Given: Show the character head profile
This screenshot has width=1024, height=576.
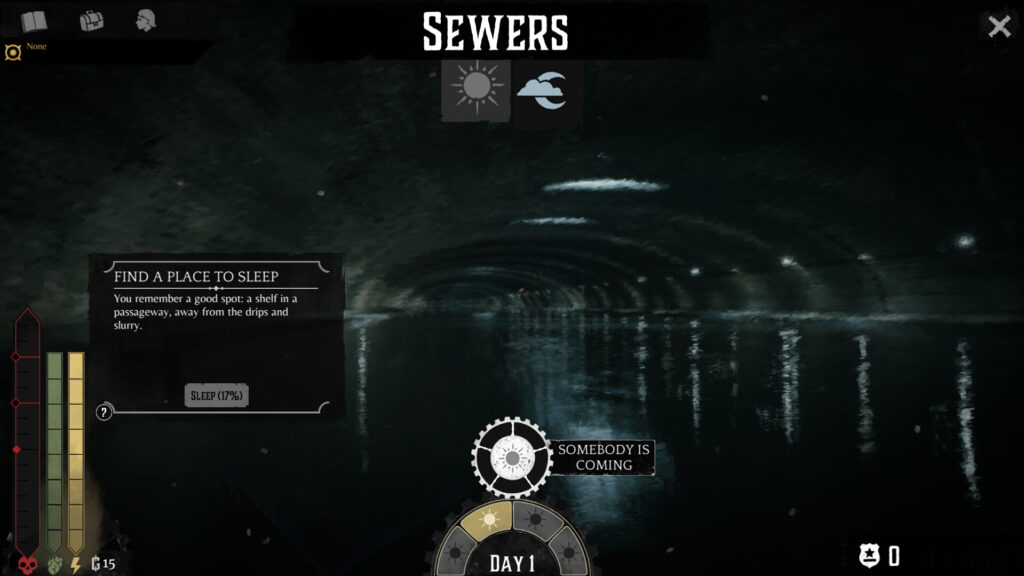Looking at the screenshot, I should click(x=147, y=20).
